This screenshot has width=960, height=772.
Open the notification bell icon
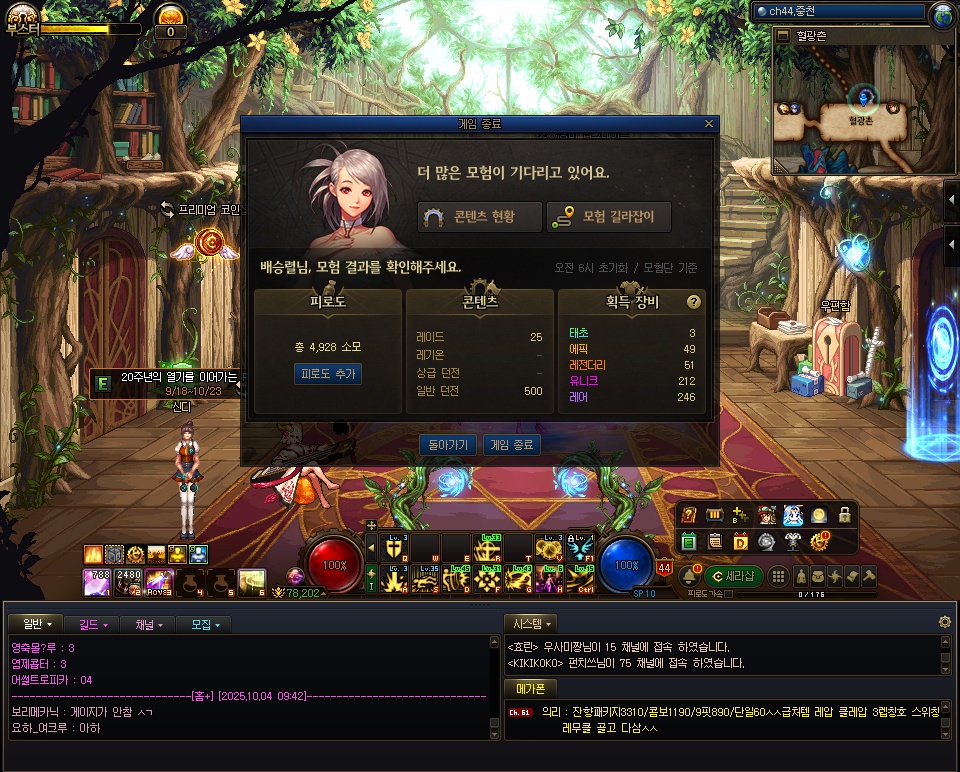(689, 576)
